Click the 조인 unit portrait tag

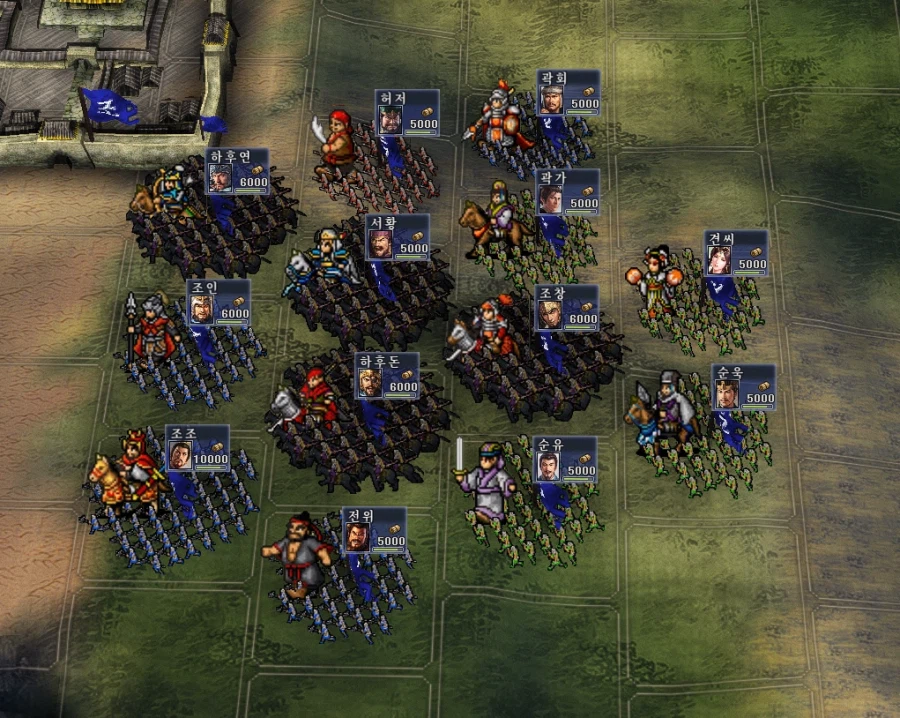pos(218,302)
